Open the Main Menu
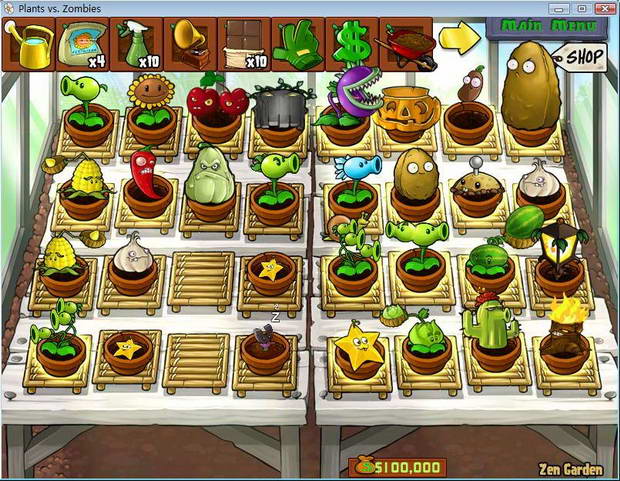The image size is (620, 481). point(546,27)
